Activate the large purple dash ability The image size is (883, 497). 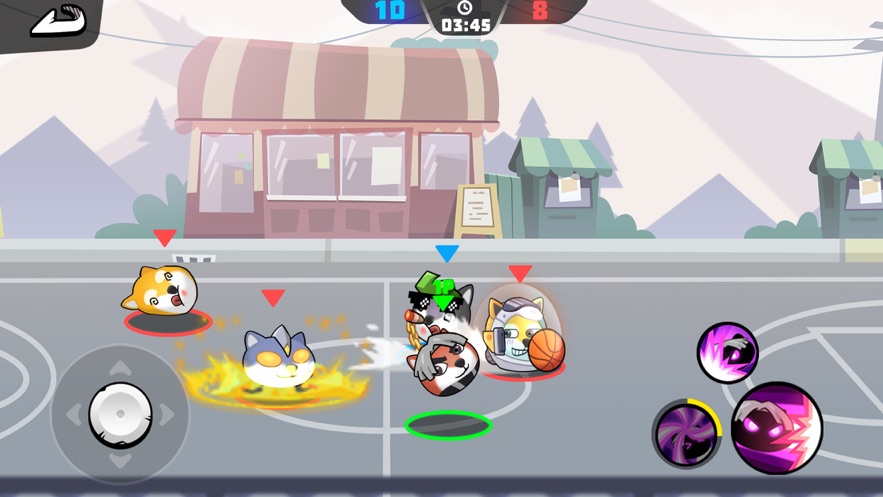(777, 428)
